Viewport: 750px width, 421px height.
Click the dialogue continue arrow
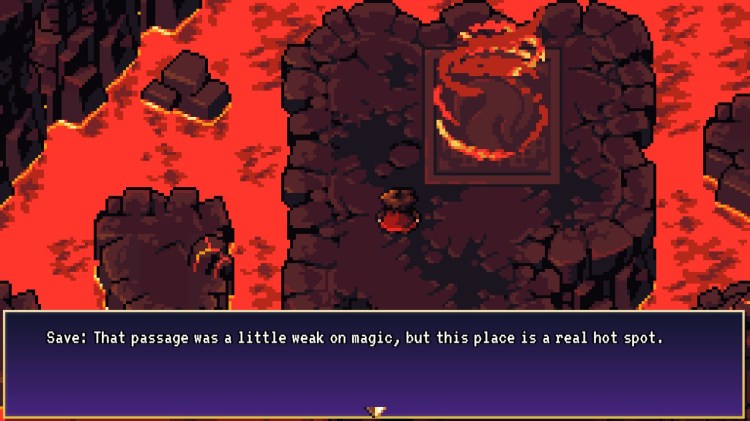376,411
